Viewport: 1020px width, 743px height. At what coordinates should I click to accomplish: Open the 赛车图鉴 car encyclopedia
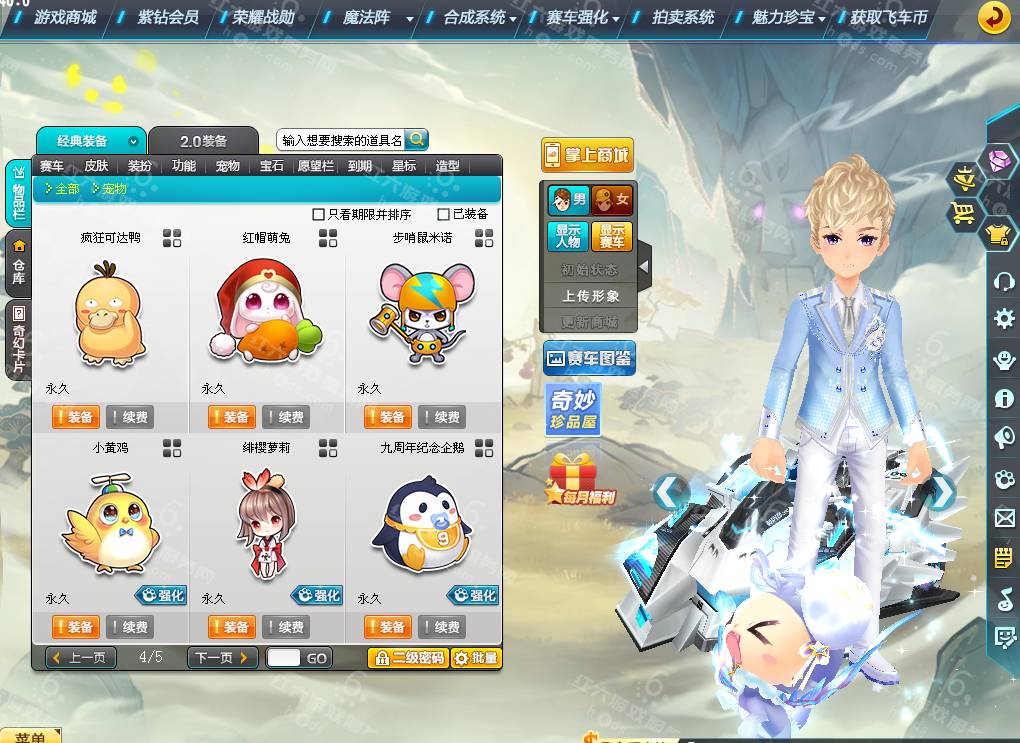589,358
